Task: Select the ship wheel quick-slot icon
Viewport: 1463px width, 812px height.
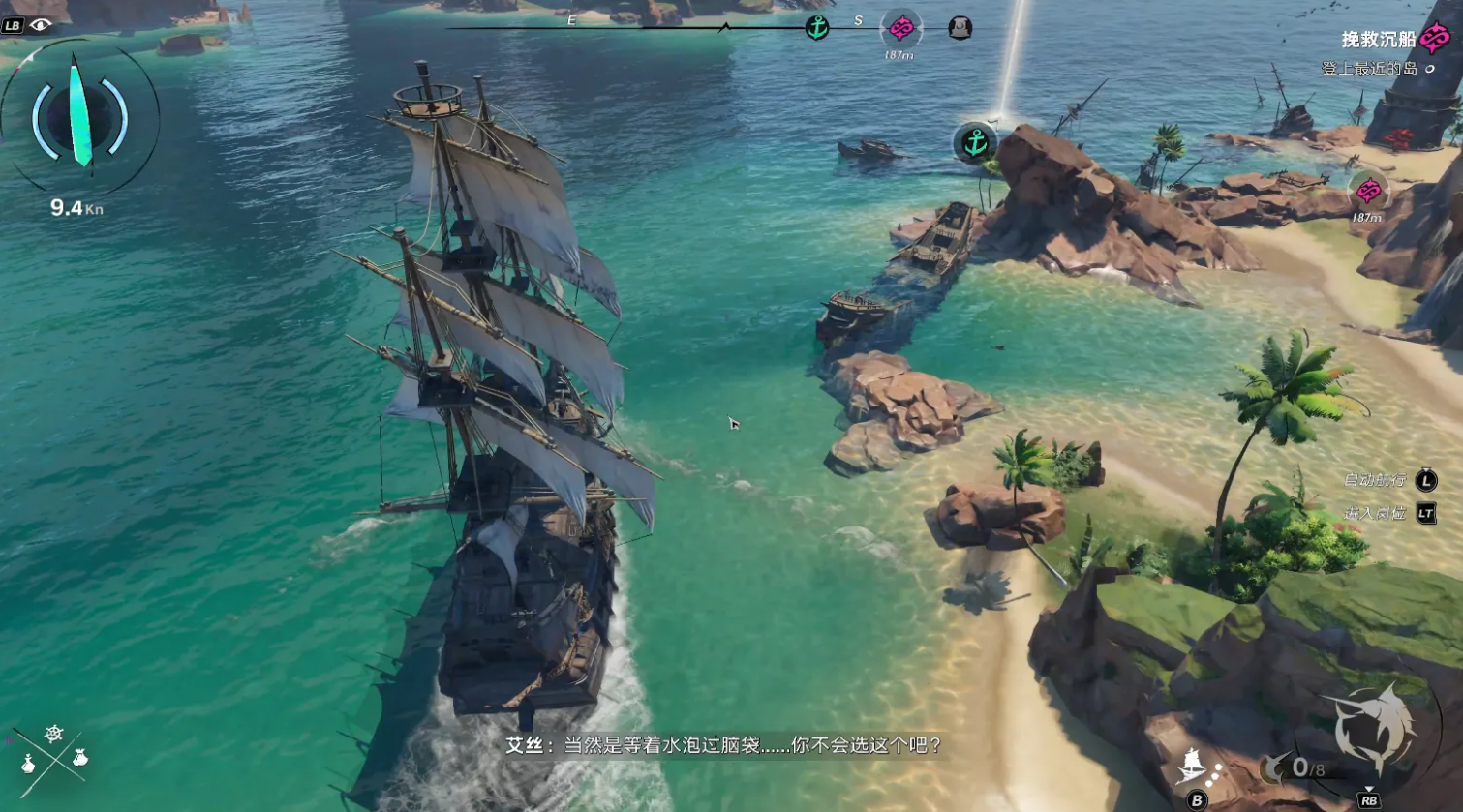Action: (x=54, y=735)
